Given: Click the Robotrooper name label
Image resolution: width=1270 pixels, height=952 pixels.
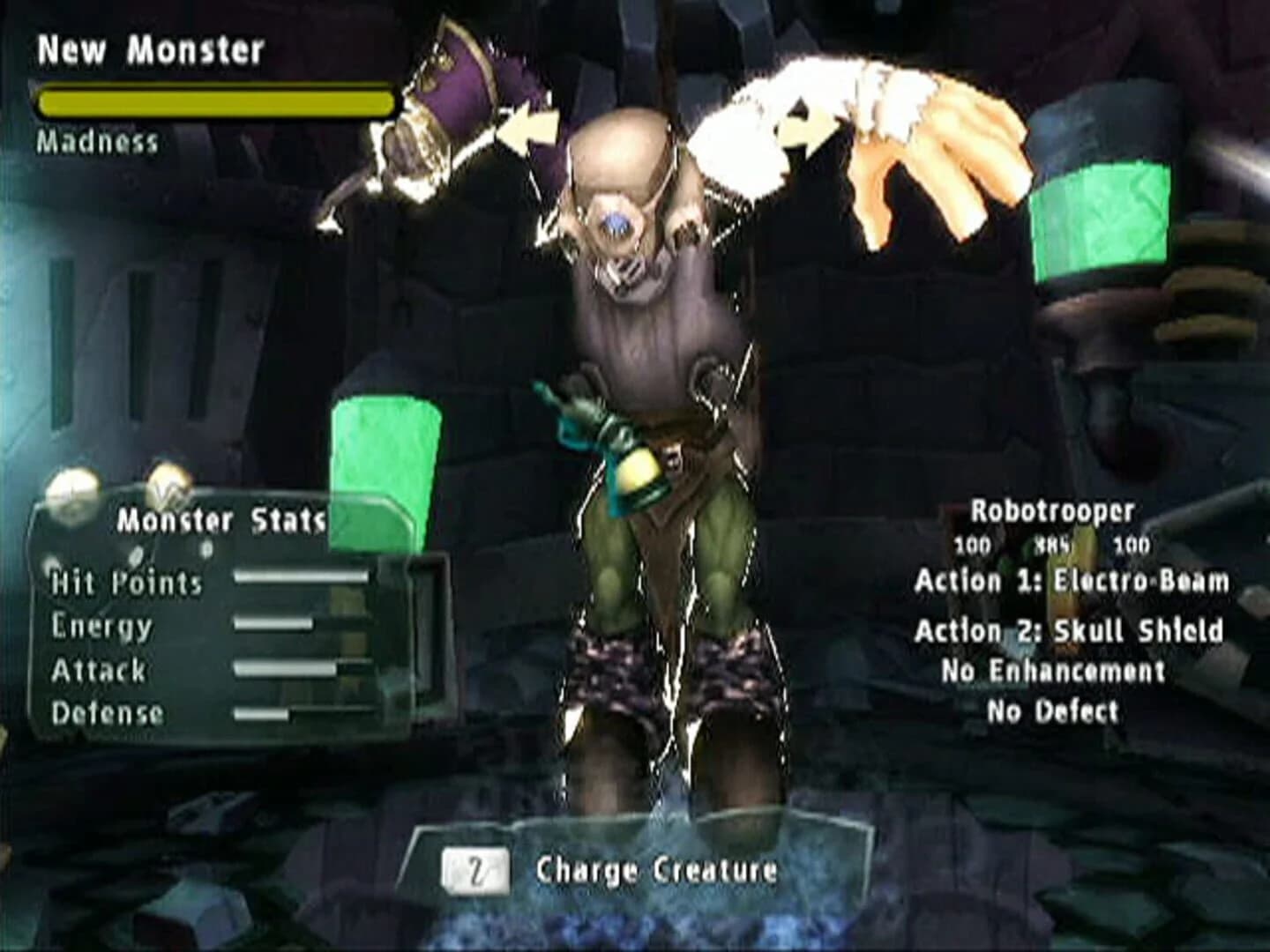Looking at the screenshot, I should click(1052, 509).
